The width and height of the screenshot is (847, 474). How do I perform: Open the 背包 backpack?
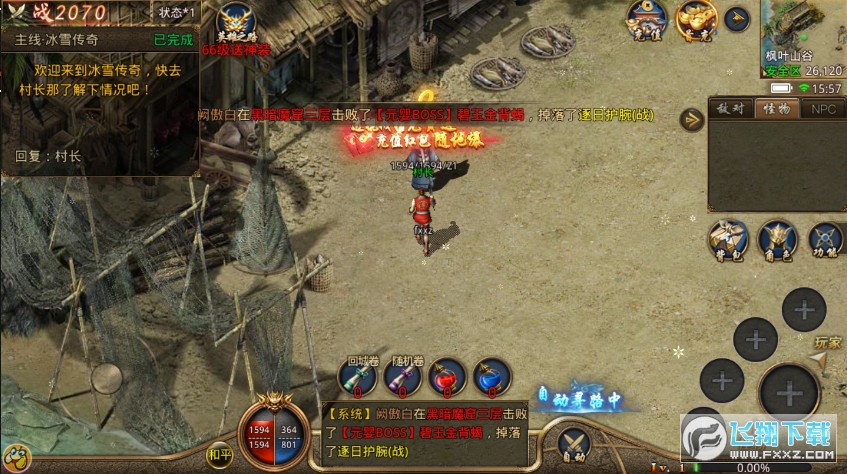tap(728, 239)
